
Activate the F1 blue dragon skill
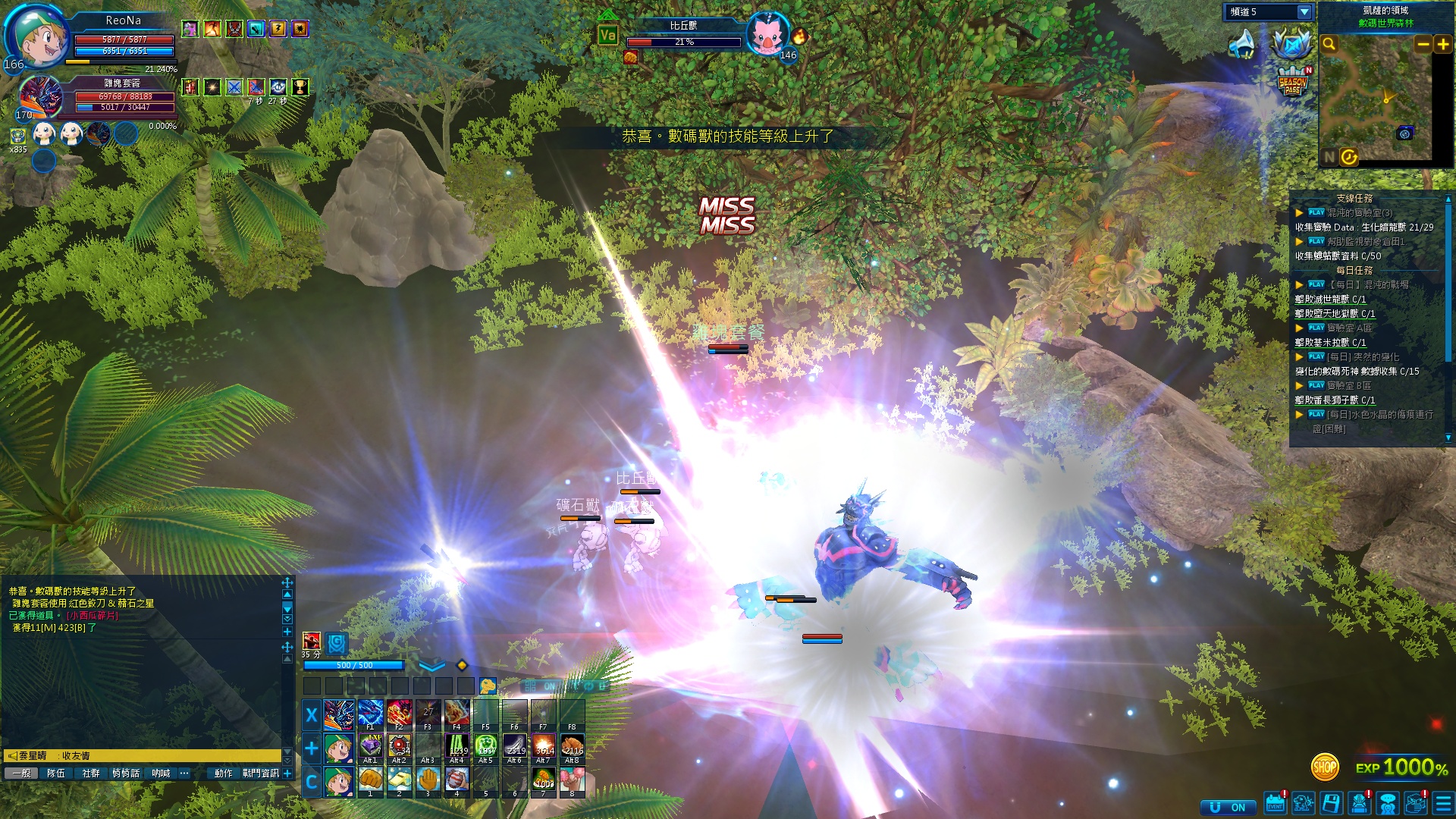371,714
